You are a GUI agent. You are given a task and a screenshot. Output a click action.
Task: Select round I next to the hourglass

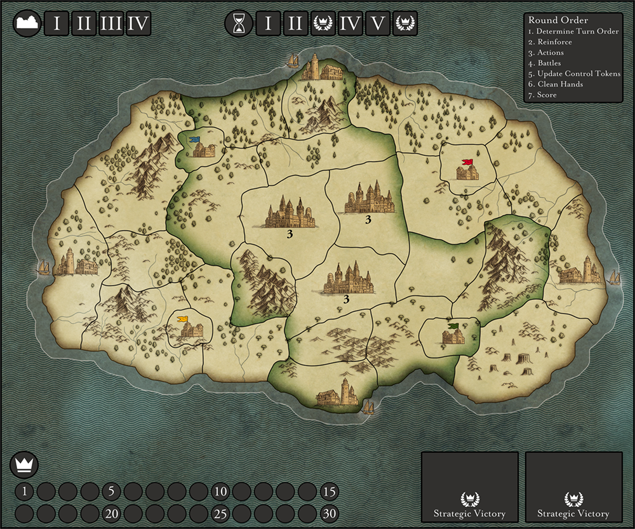tap(267, 23)
